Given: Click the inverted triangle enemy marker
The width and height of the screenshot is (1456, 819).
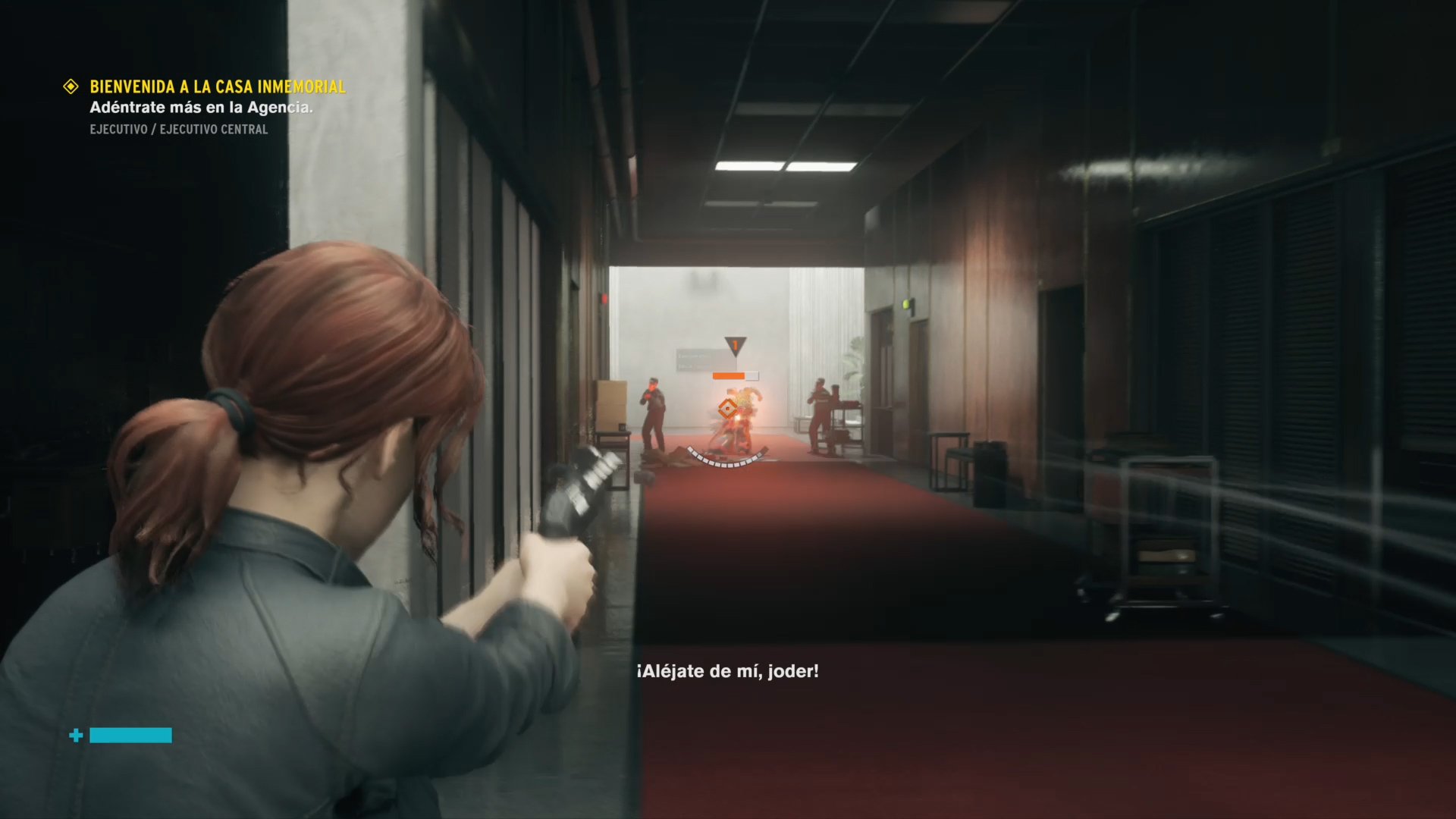Looking at the screenshot, I should [735, 344].
